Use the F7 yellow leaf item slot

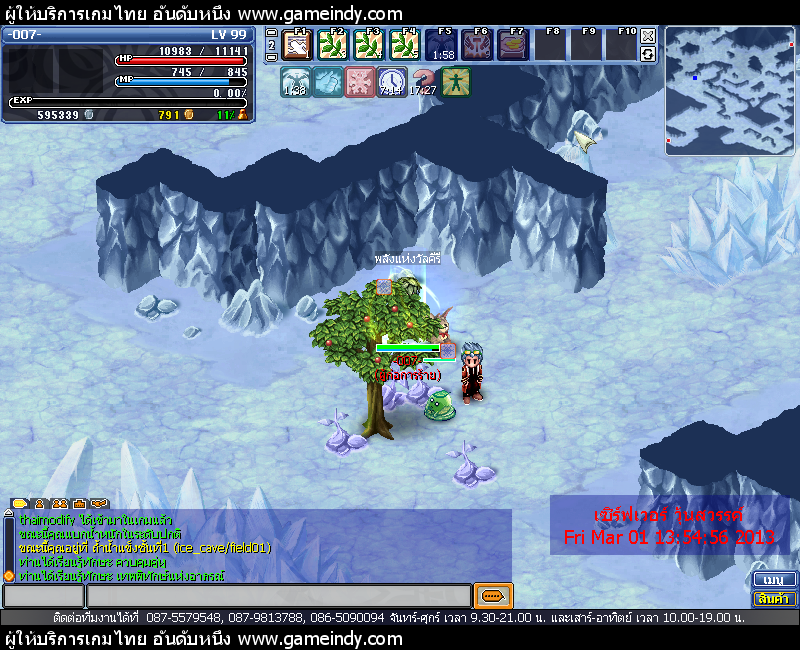[513, 45]
